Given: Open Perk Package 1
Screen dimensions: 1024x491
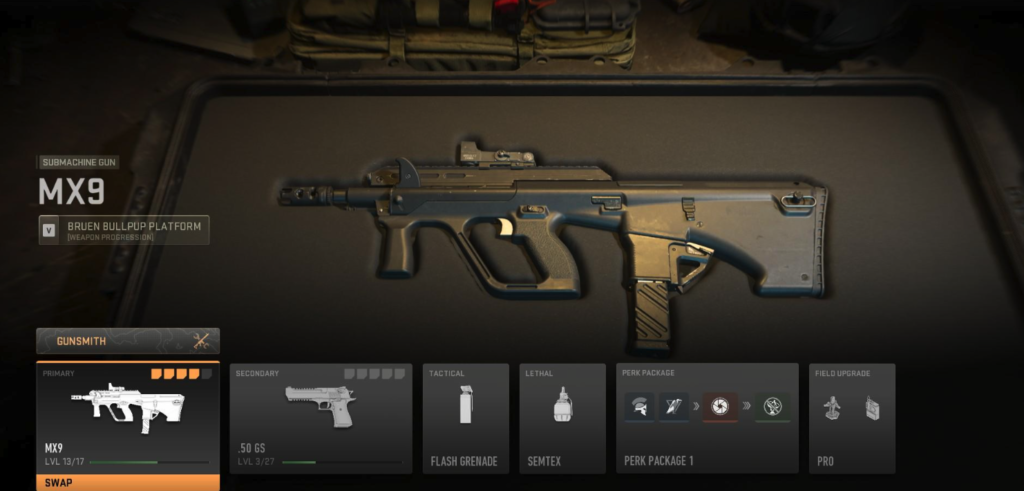Looking at the screenshot, I should point(707,417).
